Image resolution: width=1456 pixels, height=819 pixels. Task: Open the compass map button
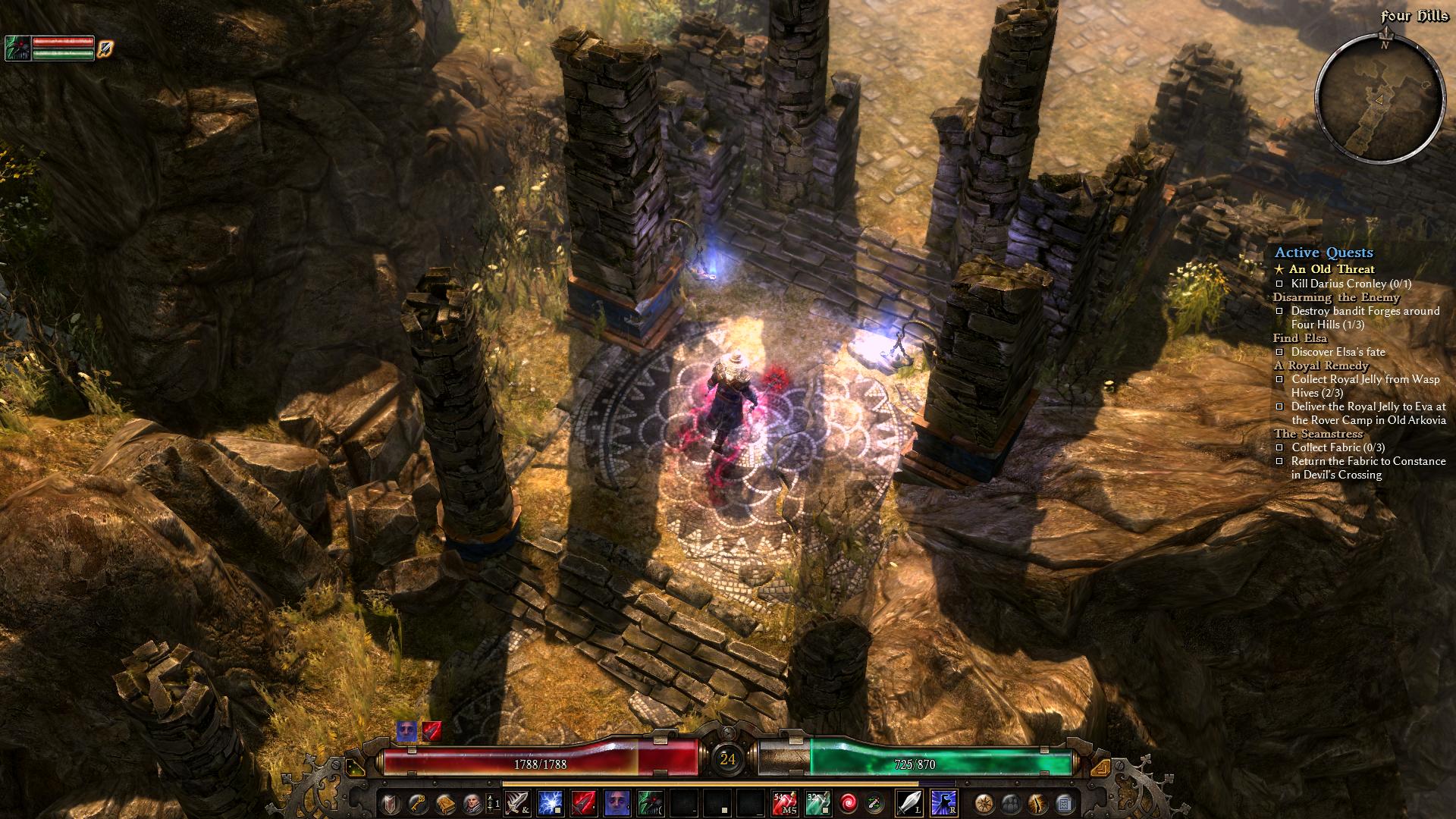(x=984, y=802)
